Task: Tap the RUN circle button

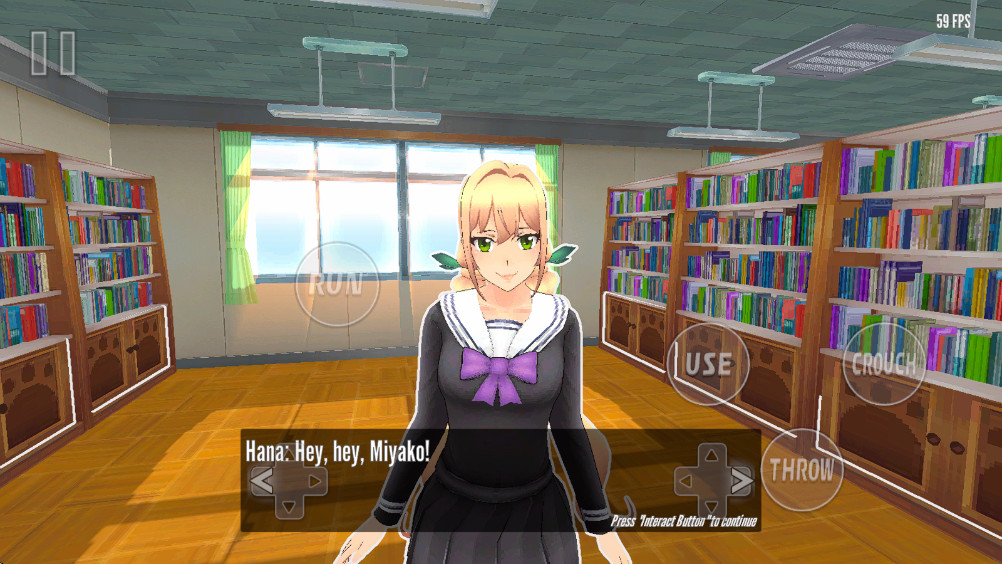Action: tap(337, 284)
